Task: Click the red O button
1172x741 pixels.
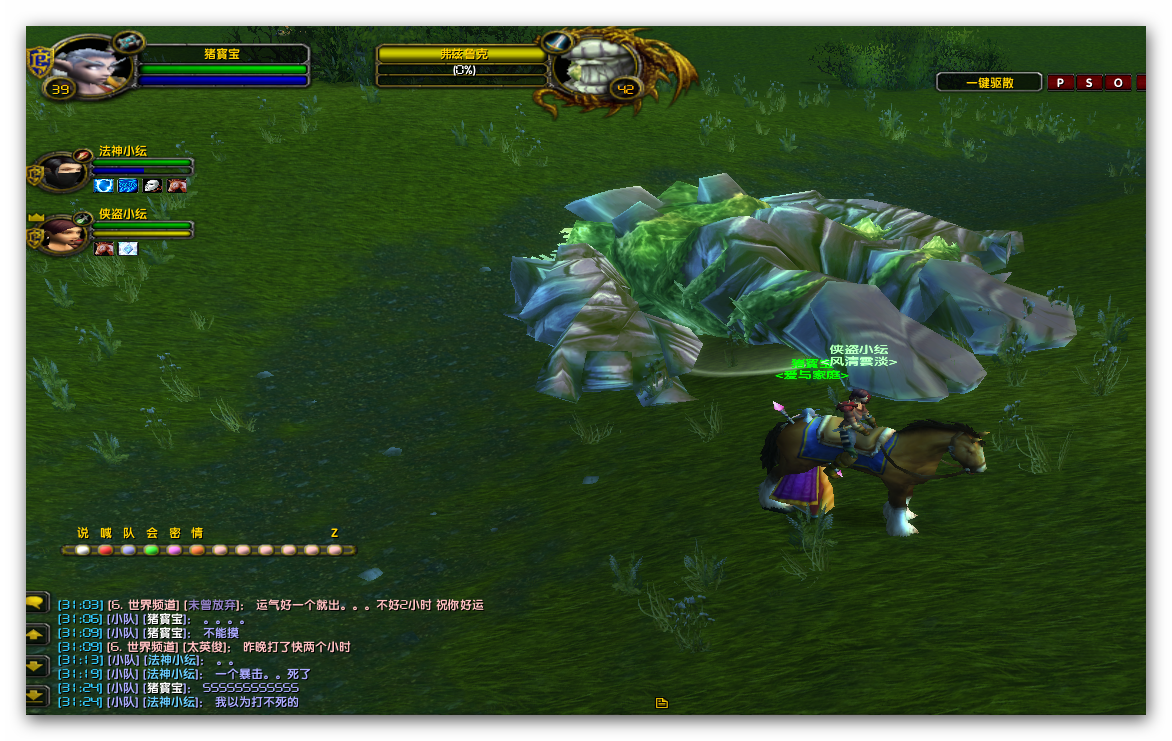Action: (x=1118, y=83)
